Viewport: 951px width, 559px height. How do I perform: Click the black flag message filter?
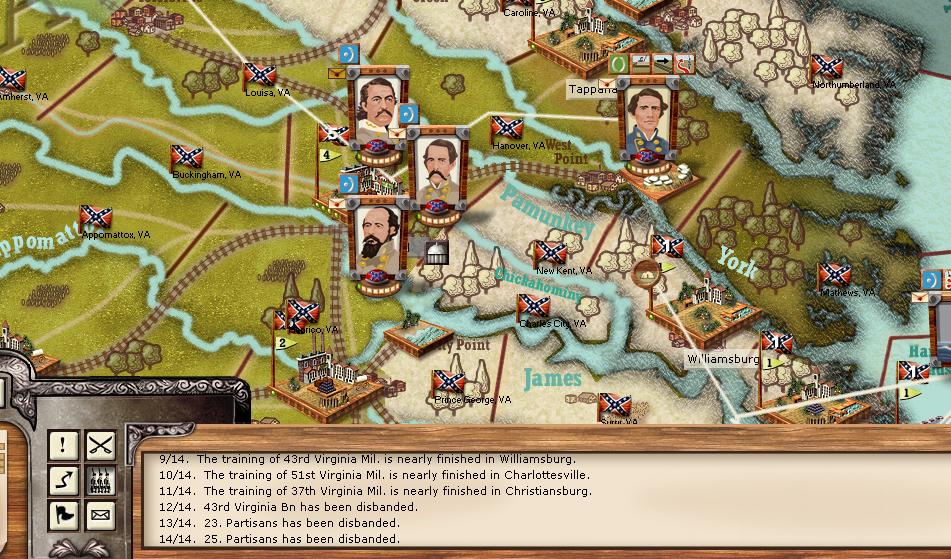tap(65, 515)
